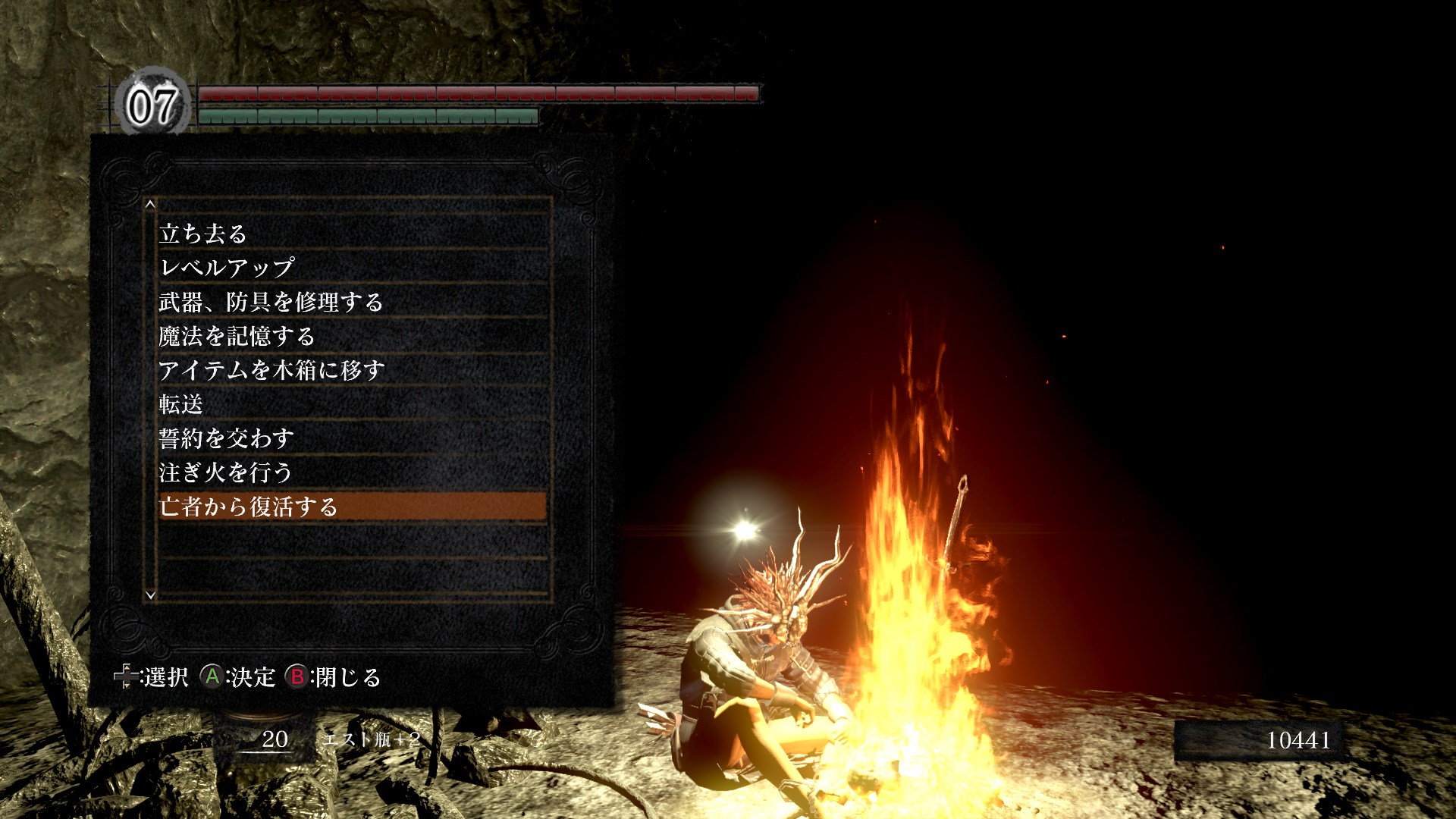Choose 転送 to warp between bonfires
Image resolution: width=1456 pixels, height=819 pixels.
[180, 404]
